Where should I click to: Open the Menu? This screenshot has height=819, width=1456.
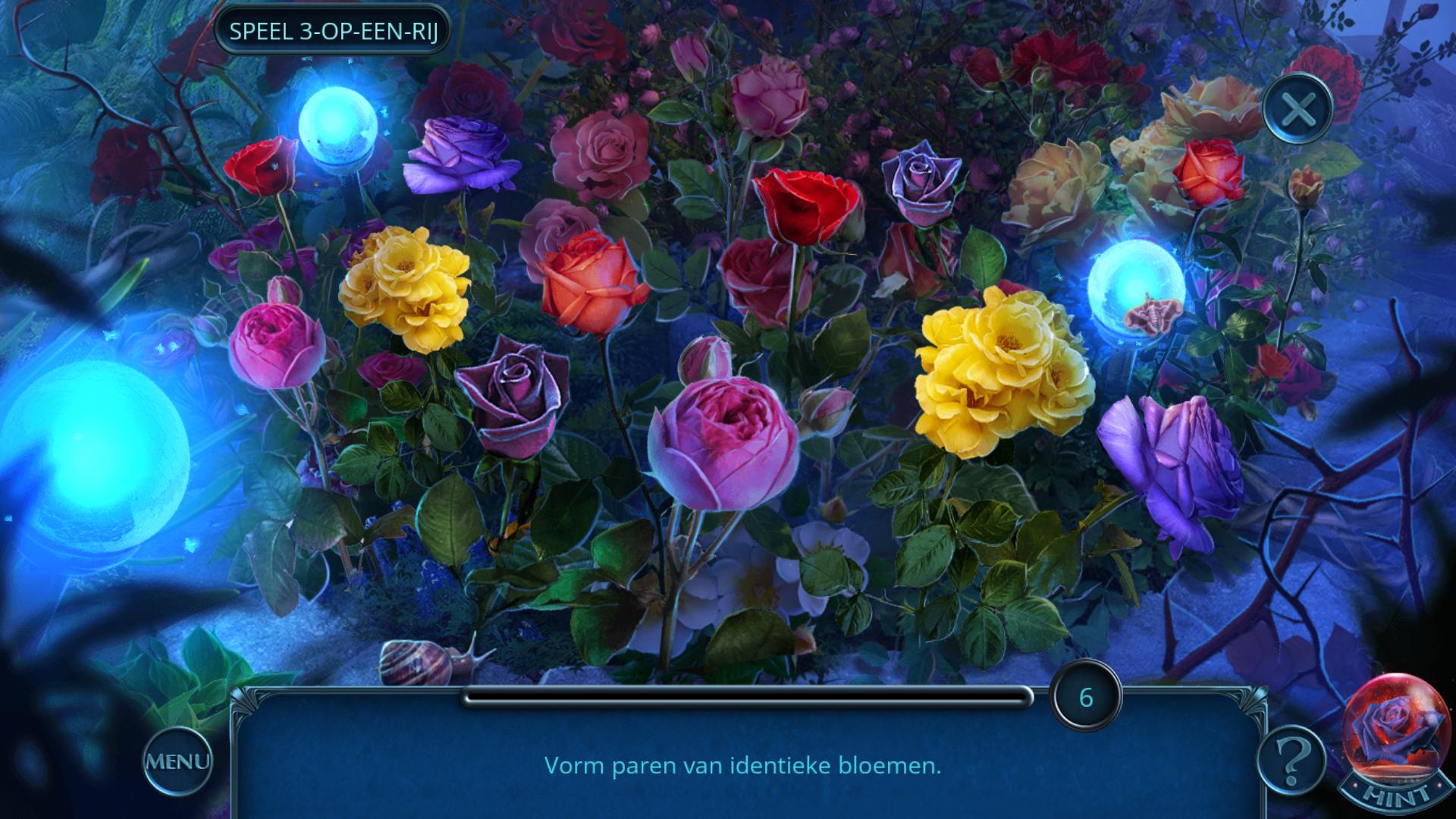pos(177,761)
